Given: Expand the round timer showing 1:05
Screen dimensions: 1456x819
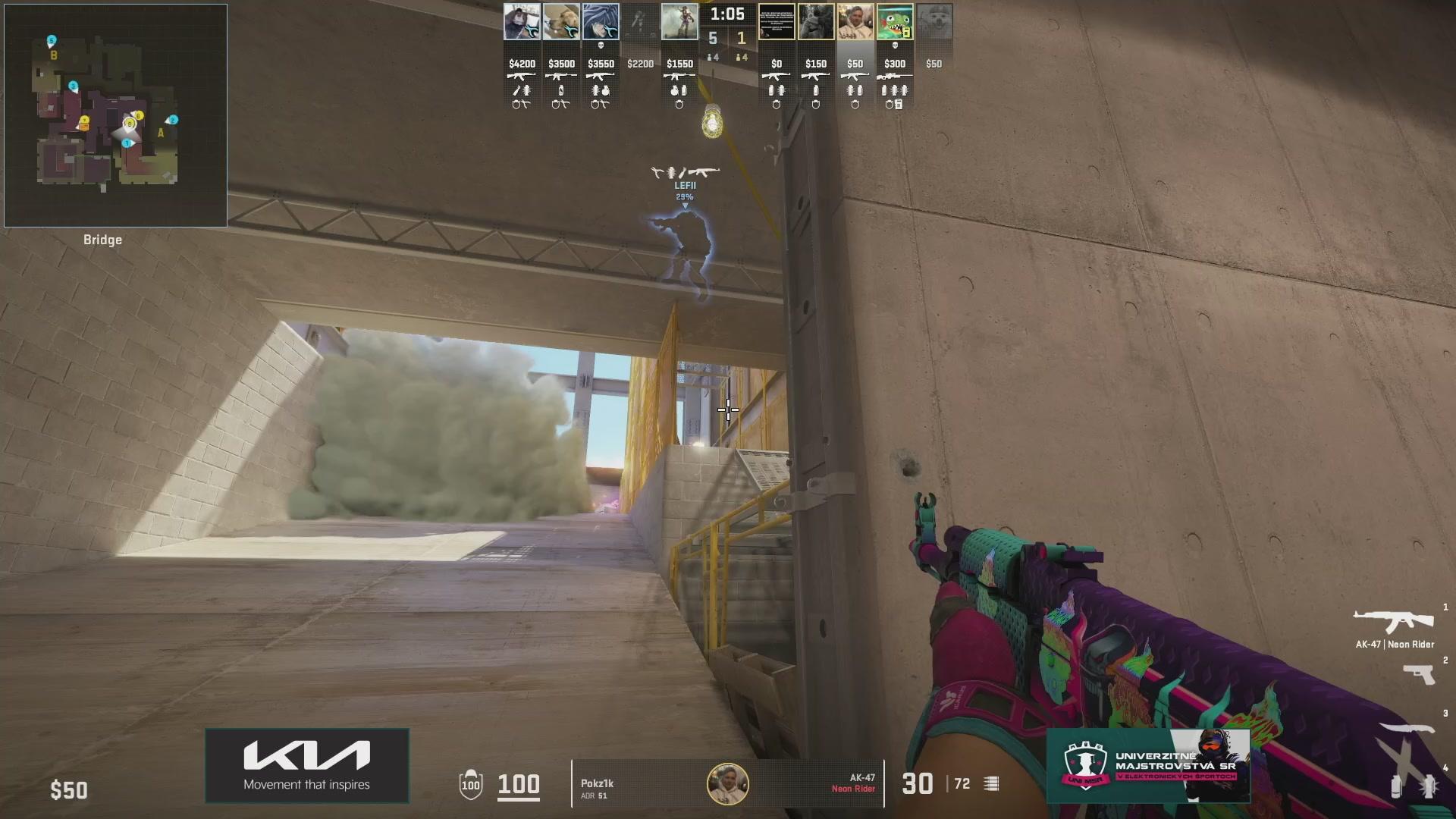Looking at the screenshot, I should pyautogui.click(x=729, y=13).
